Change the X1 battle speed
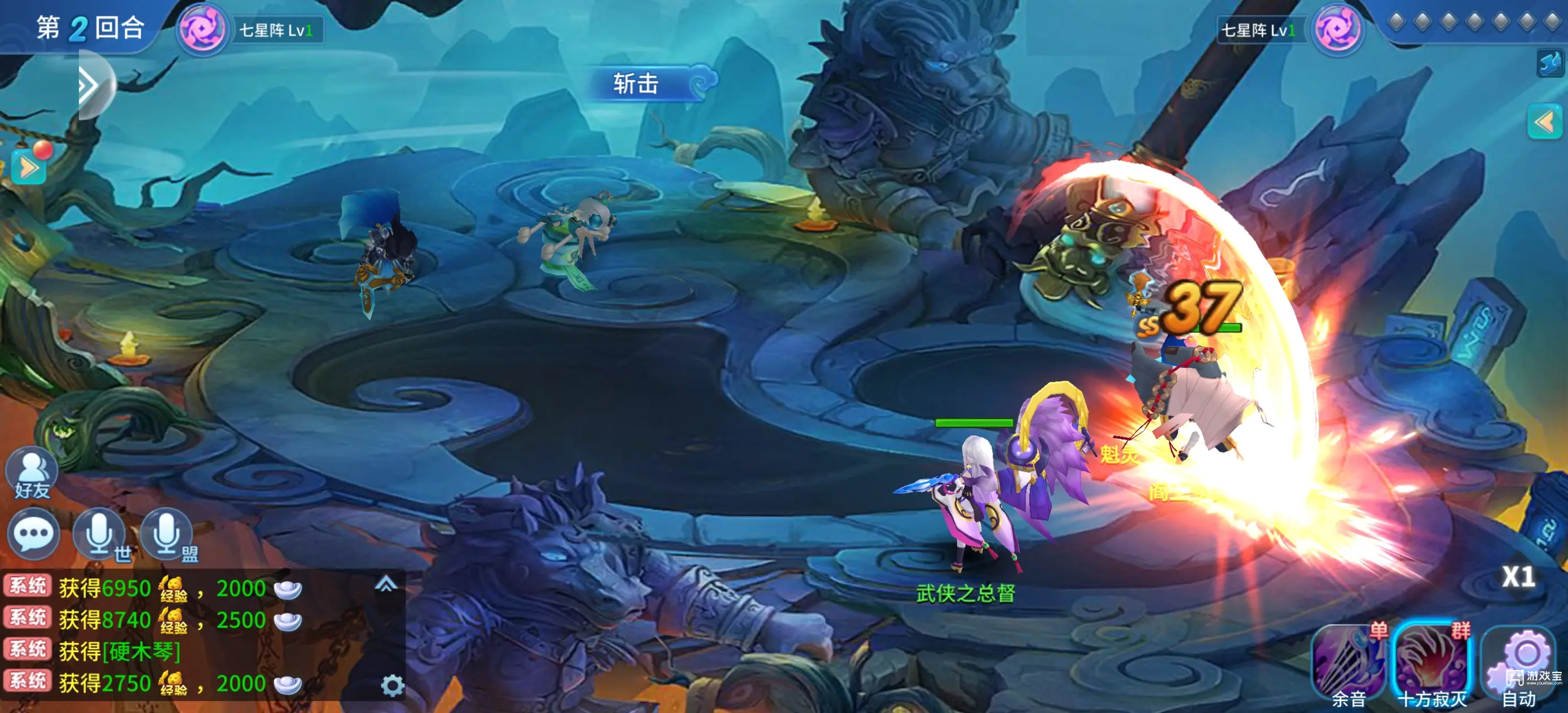The width and height of the screenshot is (1568, 713). coord(1518,576)
